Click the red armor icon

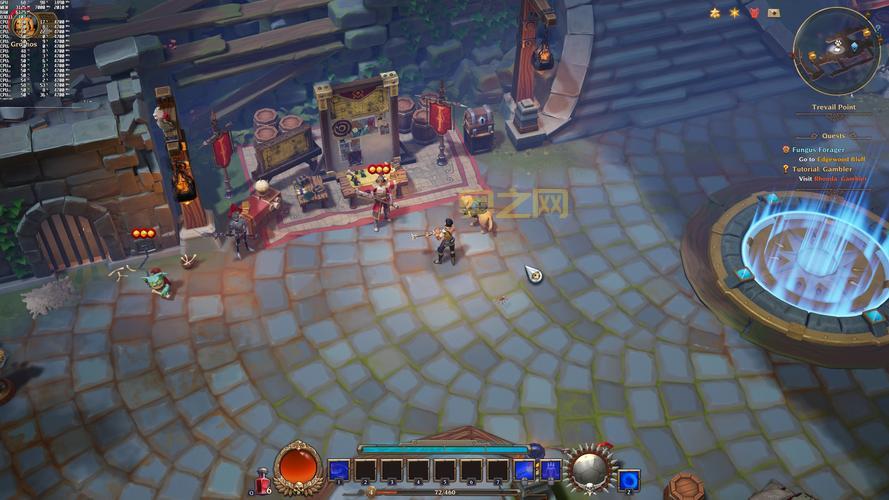click(754, 13)
